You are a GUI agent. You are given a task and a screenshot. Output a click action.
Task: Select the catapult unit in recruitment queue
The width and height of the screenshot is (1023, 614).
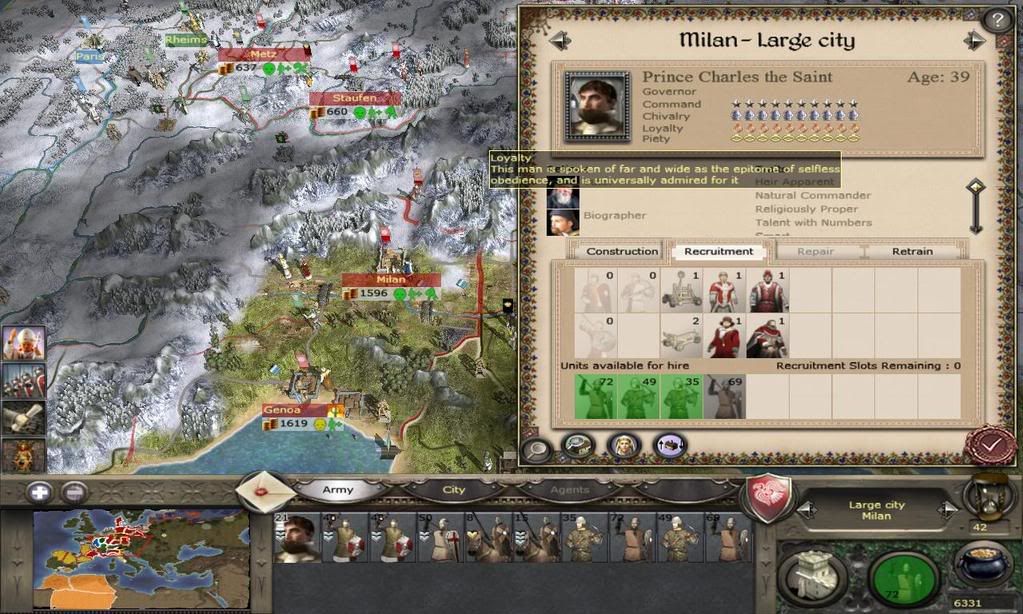[x=681, y=291]
